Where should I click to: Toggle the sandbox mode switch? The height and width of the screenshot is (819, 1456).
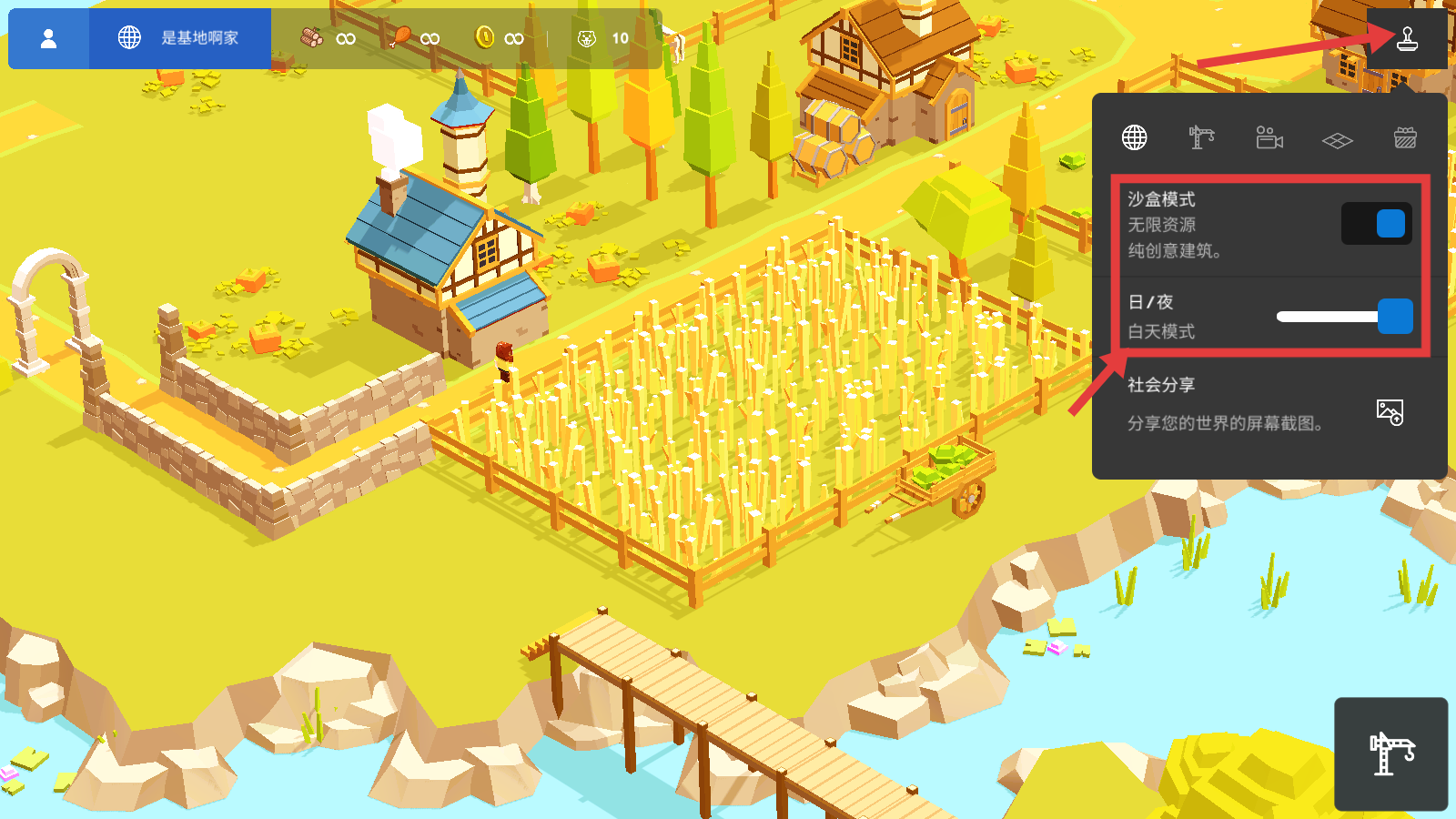pyautogui.click(x=1376, y=224)
